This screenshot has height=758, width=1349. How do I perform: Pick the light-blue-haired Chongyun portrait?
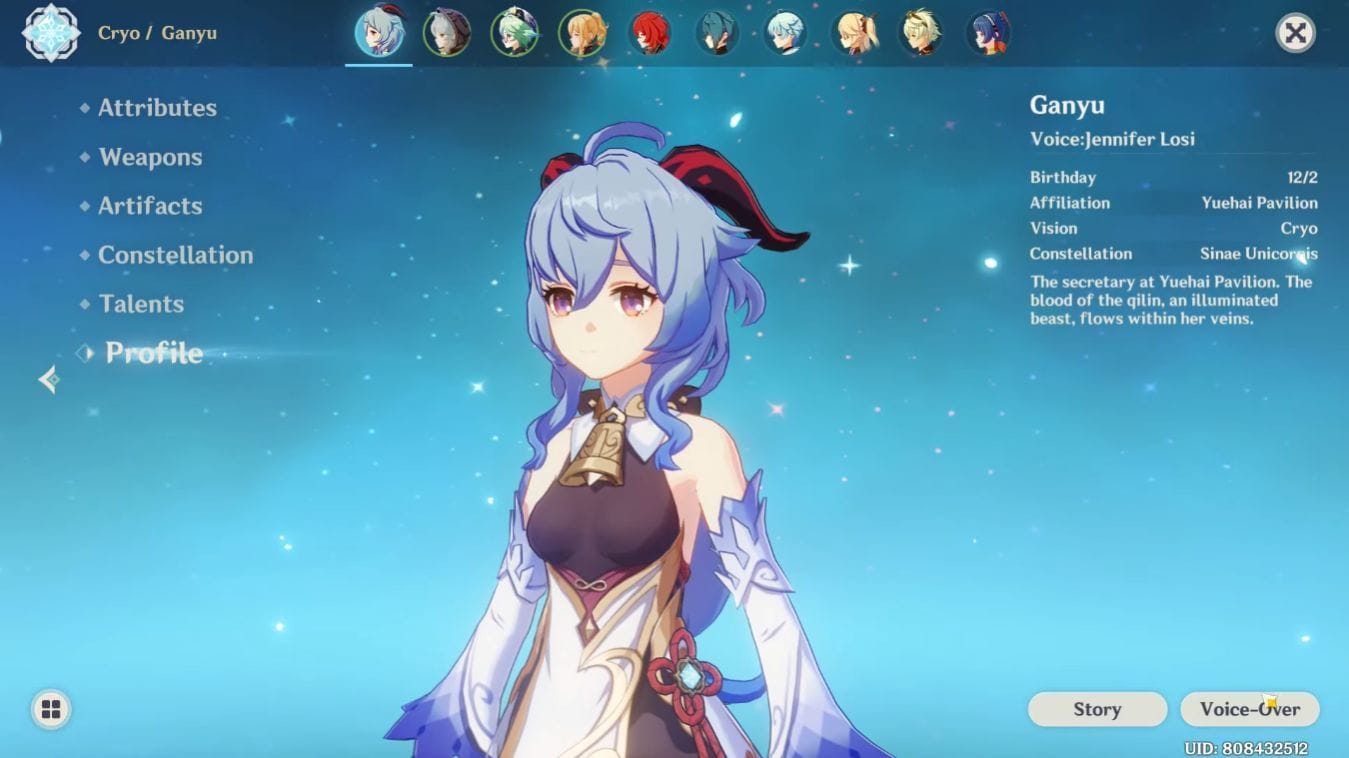tap(785, 33)
